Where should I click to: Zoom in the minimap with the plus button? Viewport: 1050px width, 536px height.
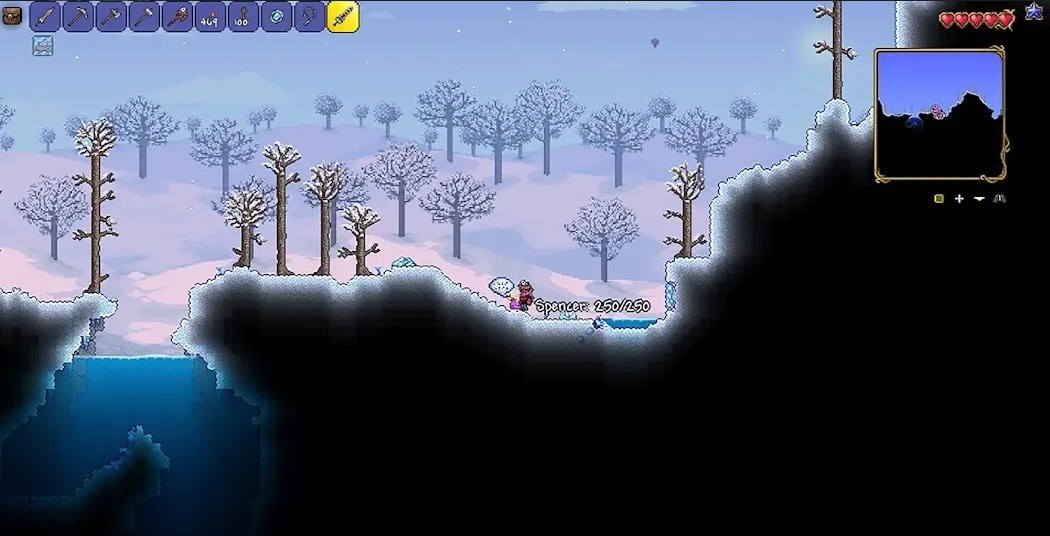point(959,199)
